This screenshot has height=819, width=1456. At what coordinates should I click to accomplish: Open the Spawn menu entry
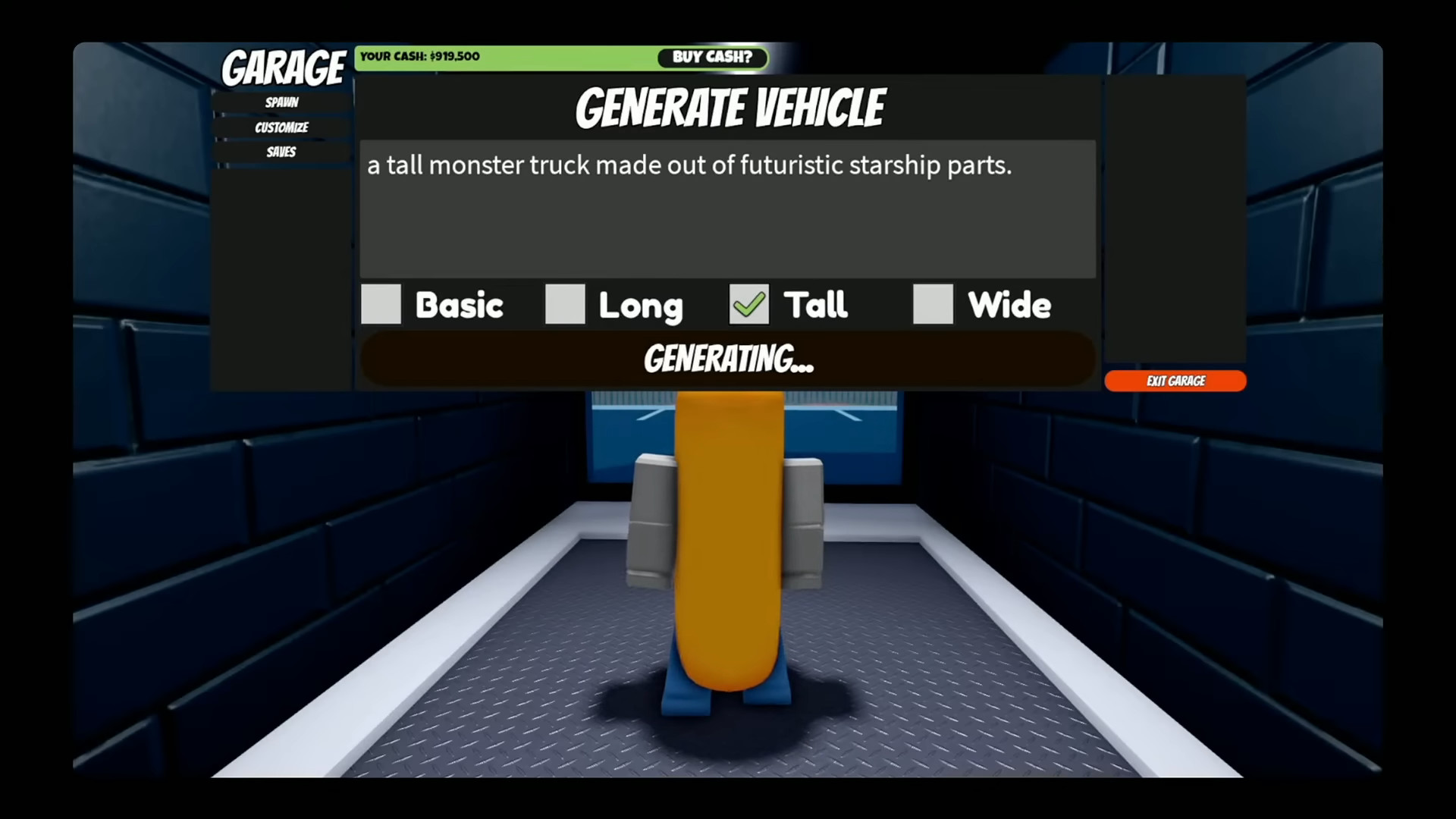[281, 102]
